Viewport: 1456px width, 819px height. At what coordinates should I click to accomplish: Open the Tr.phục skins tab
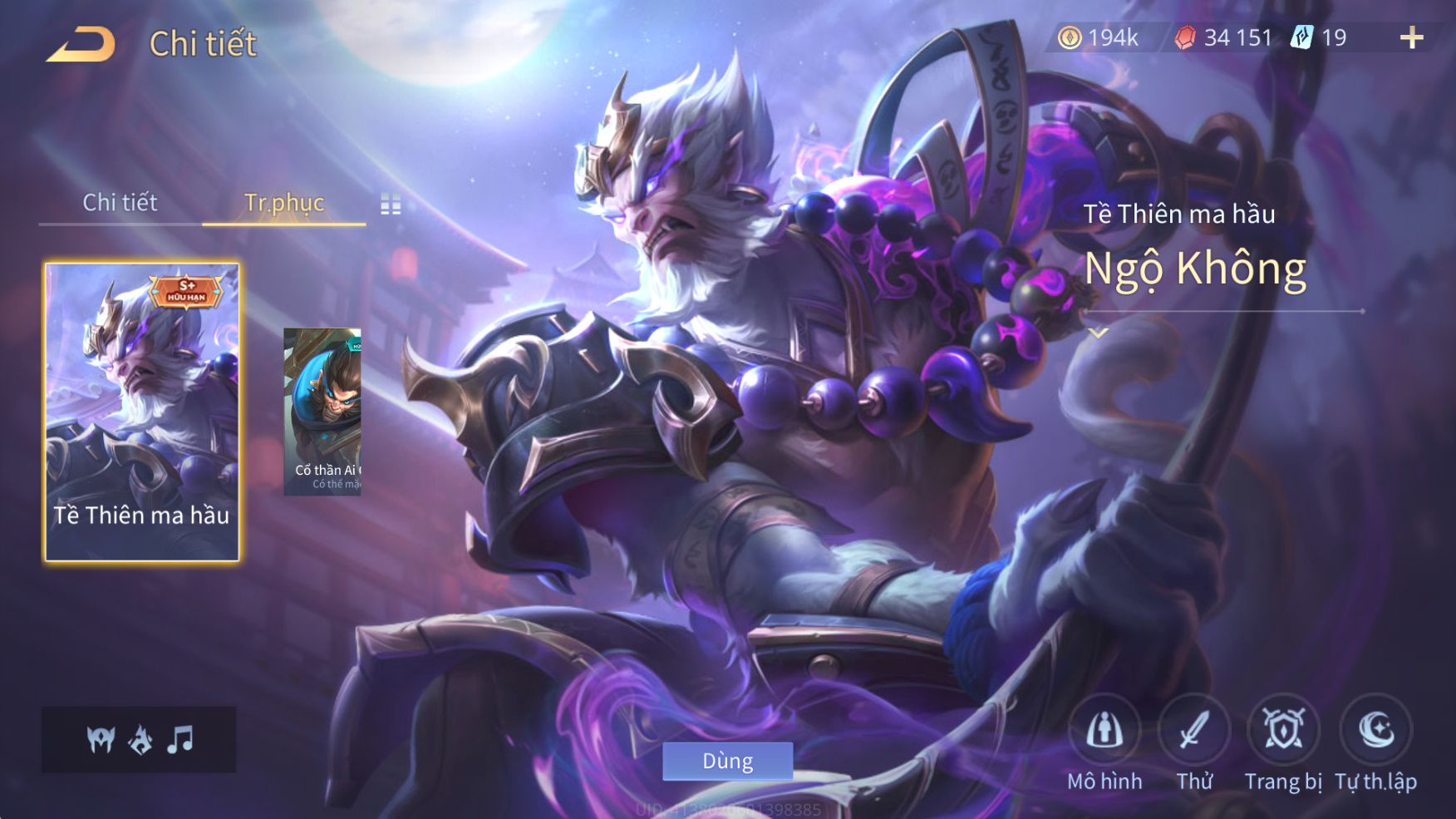pos(284,202)
